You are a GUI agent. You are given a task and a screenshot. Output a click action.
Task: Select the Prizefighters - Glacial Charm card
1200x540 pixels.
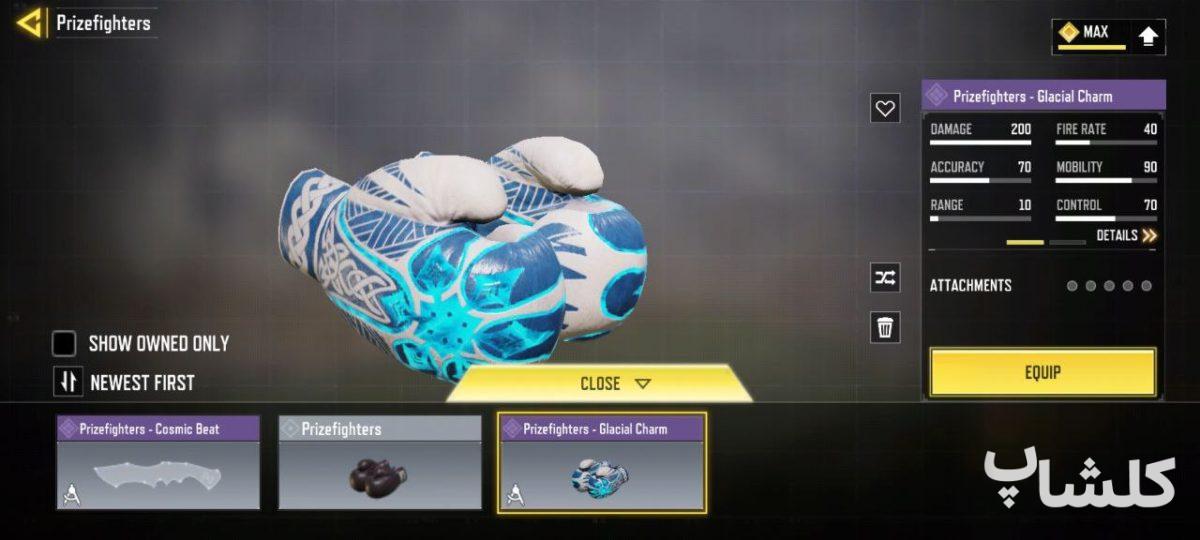tap(601, 463)
